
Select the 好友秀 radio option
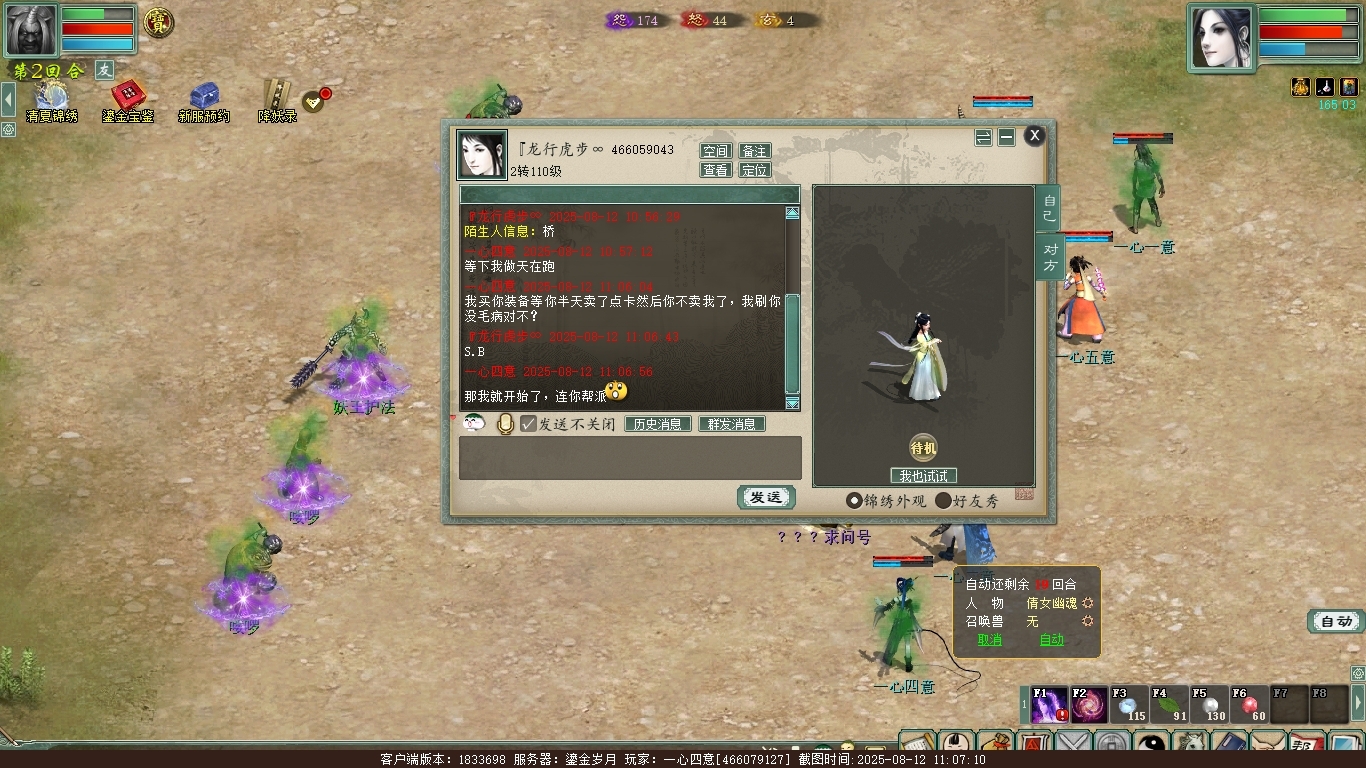pyautogui.click(x=943, y=501)
